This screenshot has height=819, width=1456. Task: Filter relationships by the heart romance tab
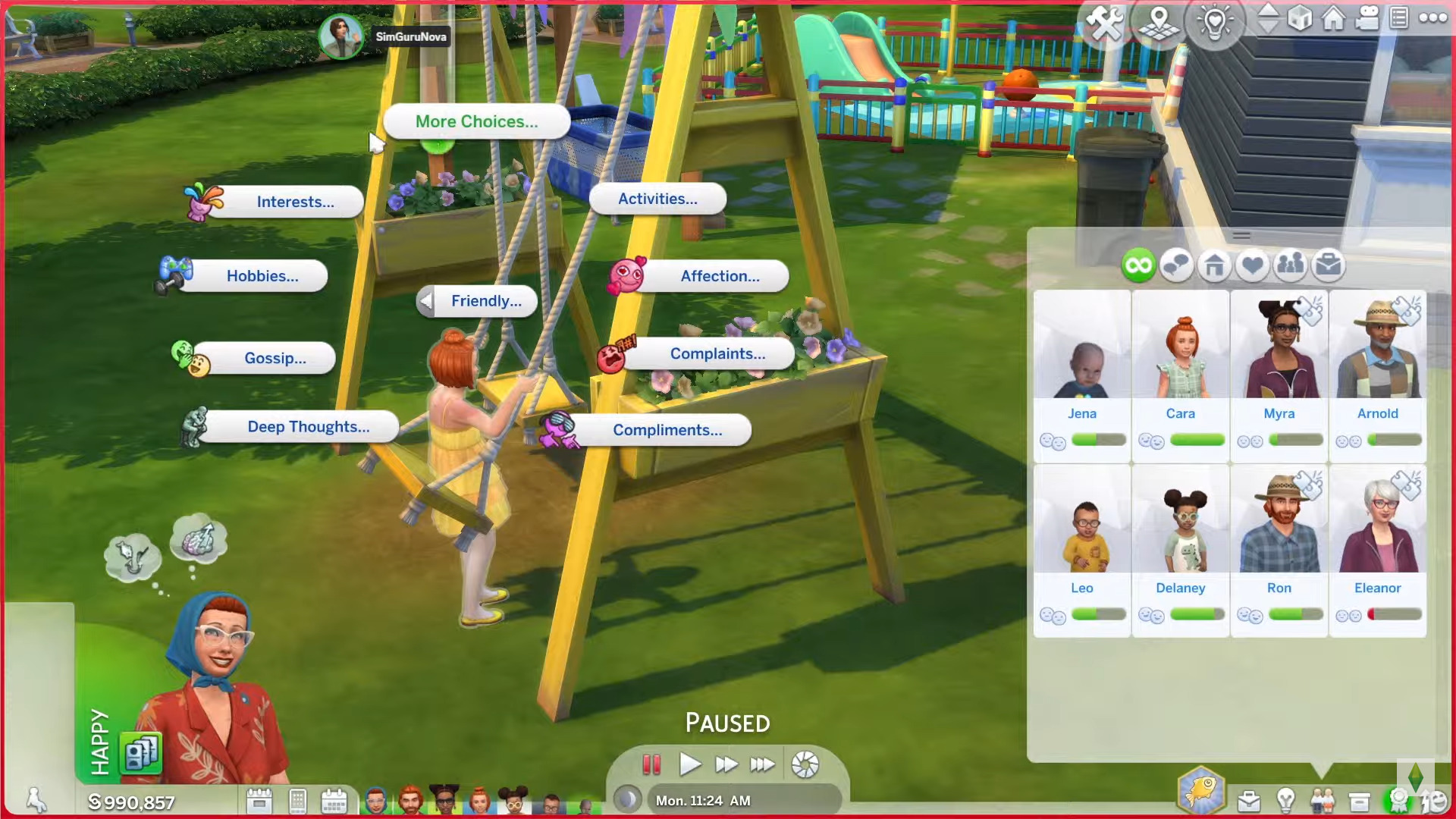click(1252, 265)
